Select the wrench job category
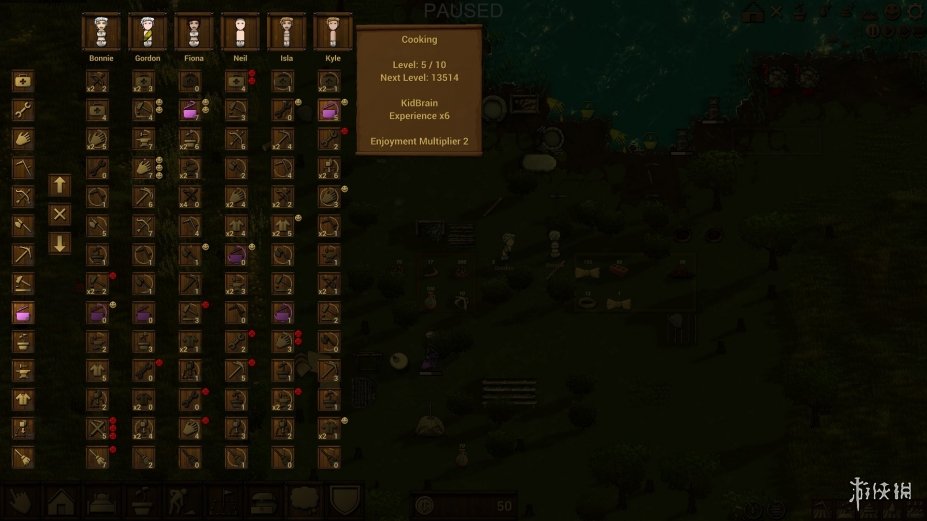 [x=23, y=110]
